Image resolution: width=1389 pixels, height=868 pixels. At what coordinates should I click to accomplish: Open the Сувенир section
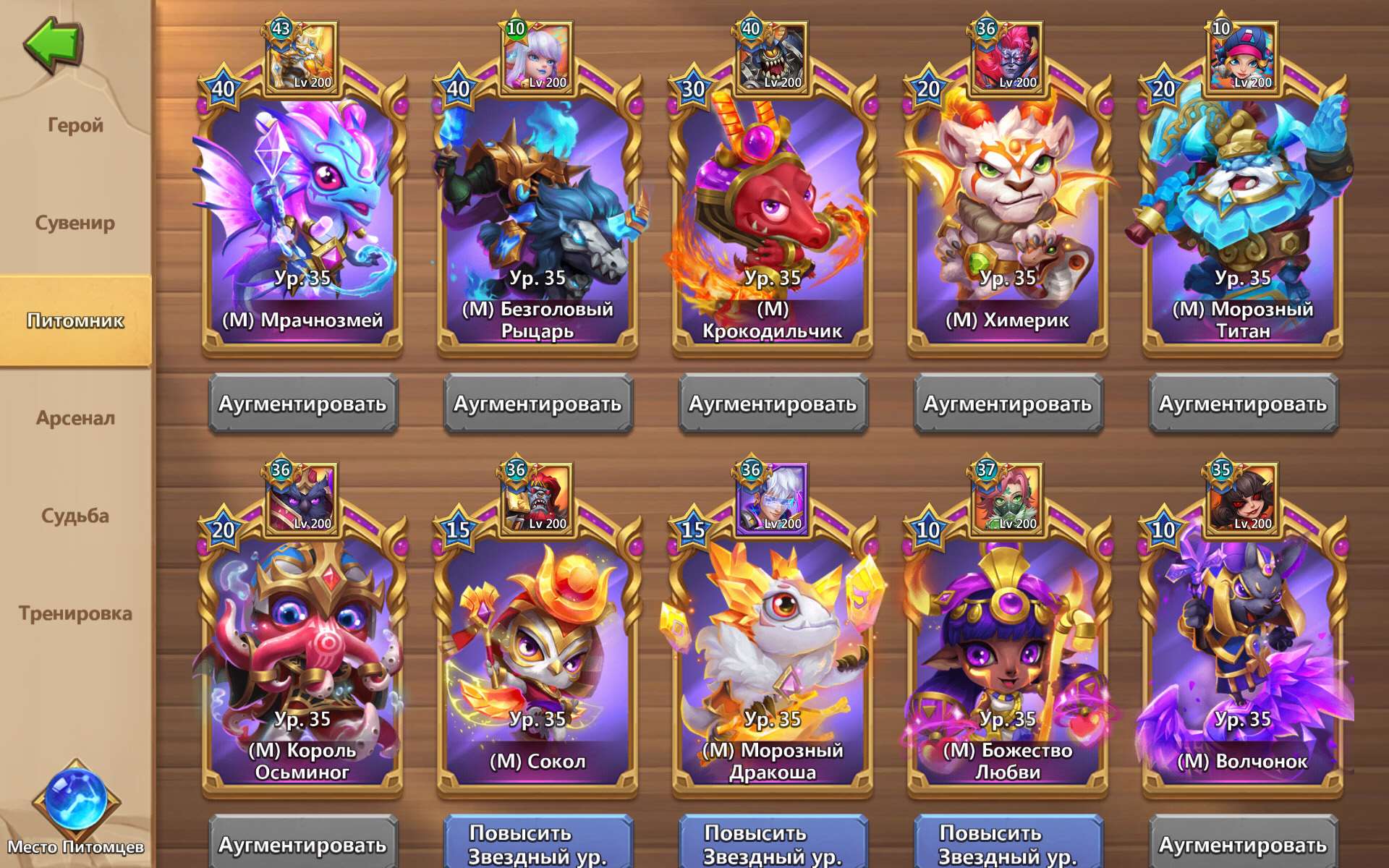tap(77, 223)
